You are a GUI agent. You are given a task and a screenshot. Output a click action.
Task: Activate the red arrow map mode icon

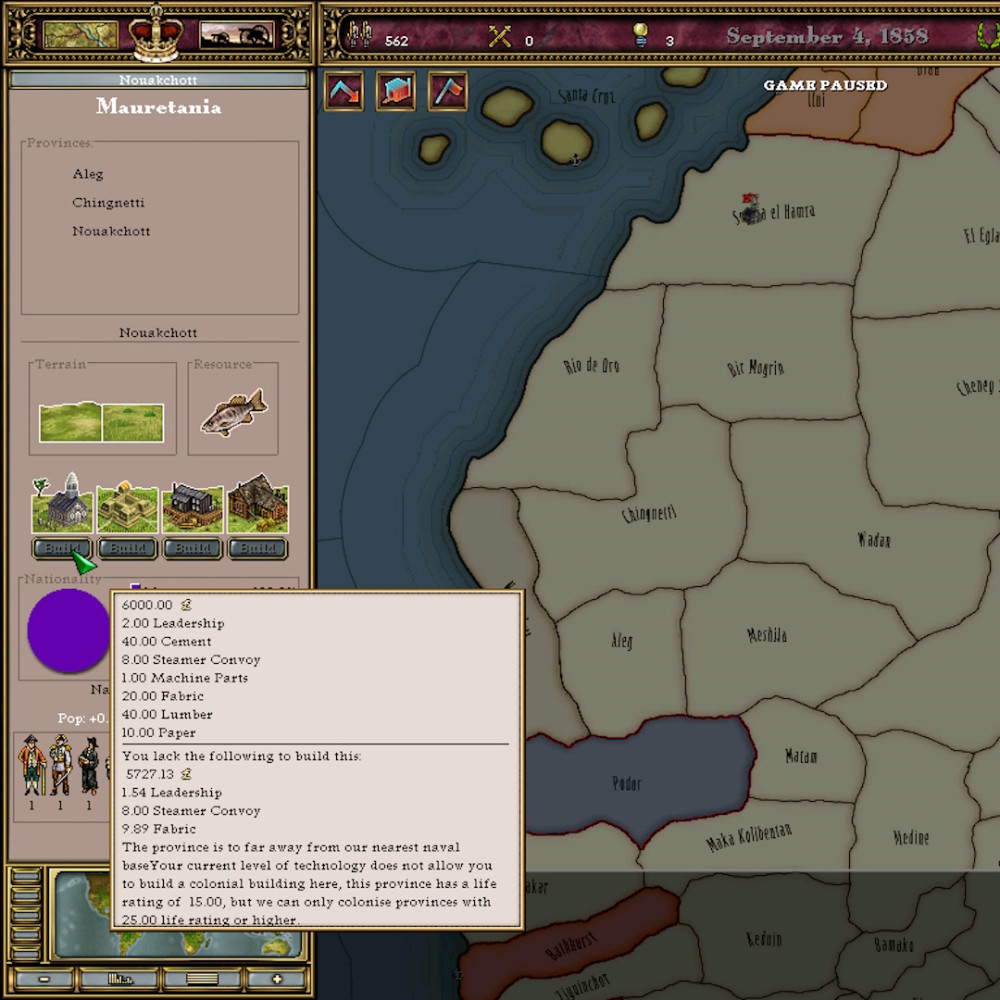pyautogui.click(x=344, y=91)
